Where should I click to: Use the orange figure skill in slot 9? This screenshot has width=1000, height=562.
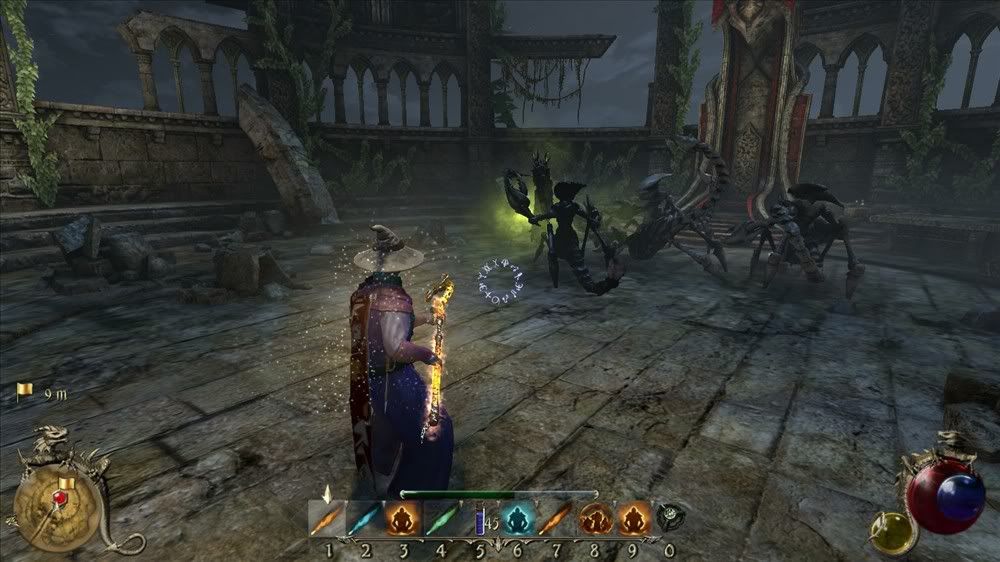point(634,518)
